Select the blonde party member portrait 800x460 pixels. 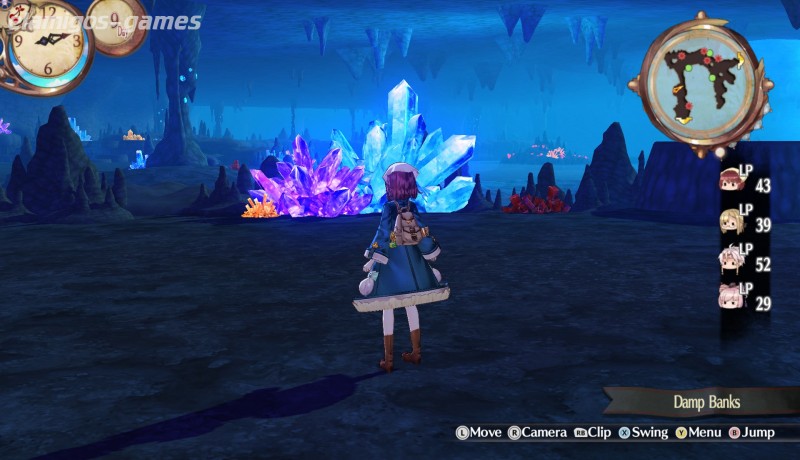point(731,221)
